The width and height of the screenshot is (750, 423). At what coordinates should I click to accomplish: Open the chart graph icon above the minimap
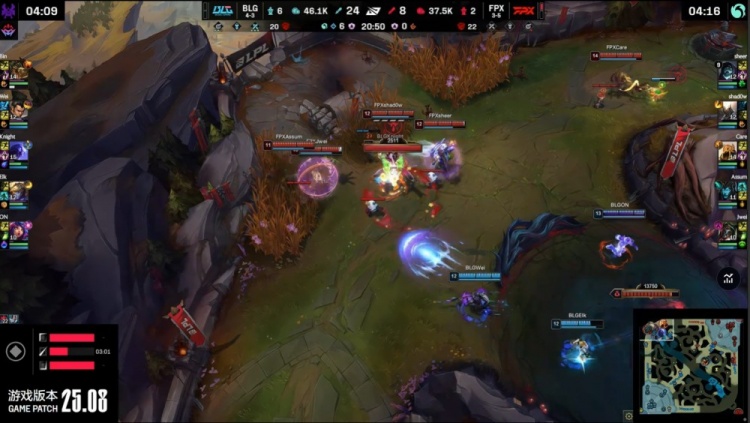pos(729,278)
